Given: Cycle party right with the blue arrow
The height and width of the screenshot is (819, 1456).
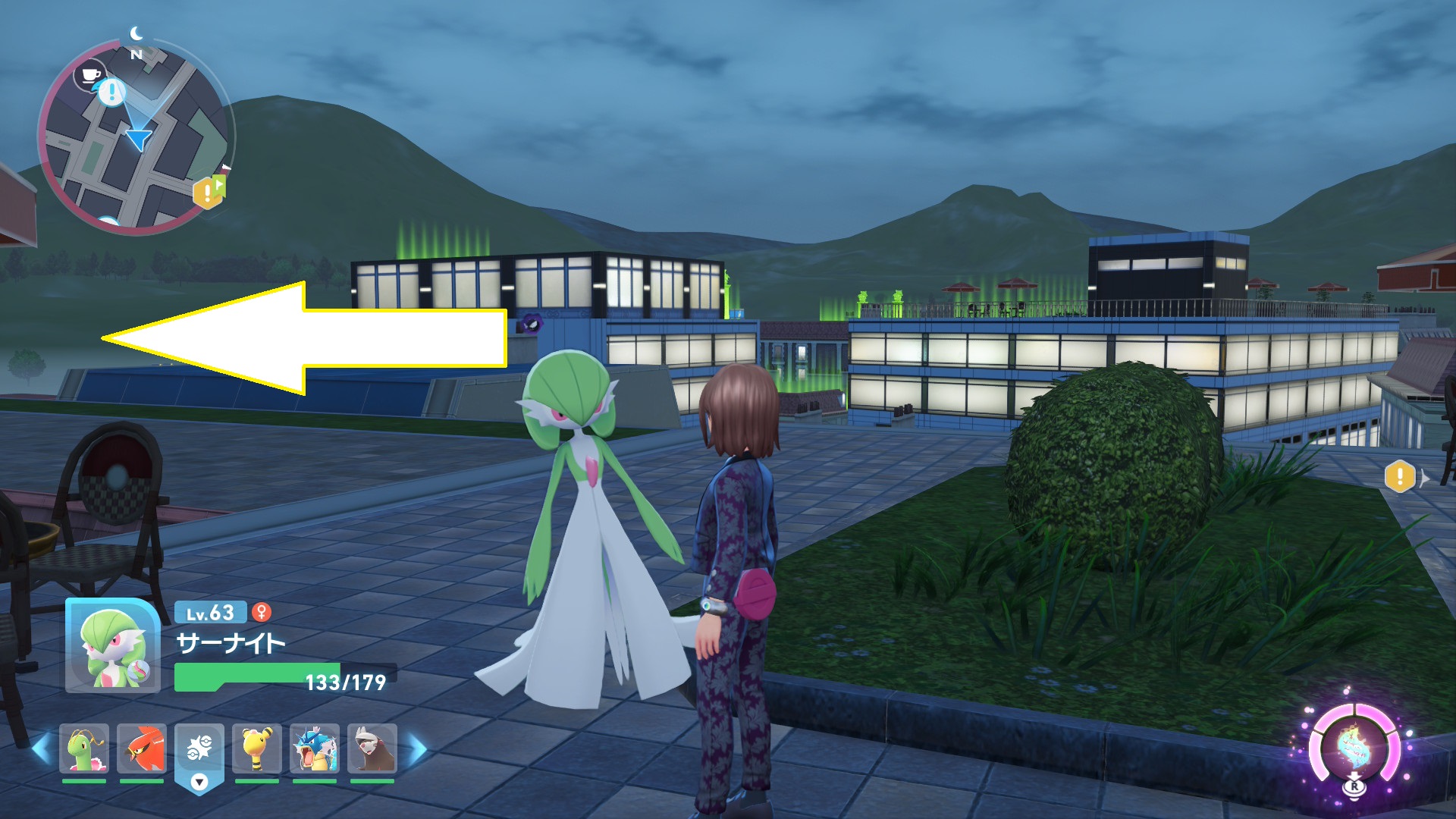Looking at the screenshot, I should [418, 748].
